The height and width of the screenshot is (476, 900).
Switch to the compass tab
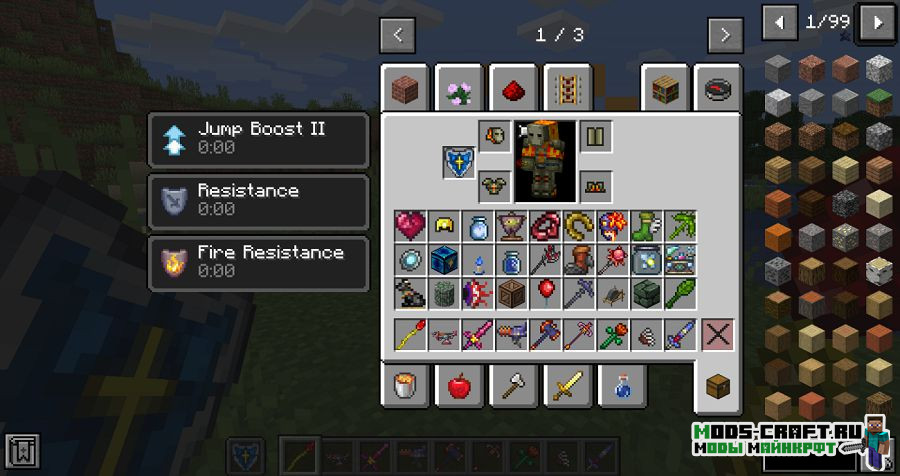[x=717, y=90]
